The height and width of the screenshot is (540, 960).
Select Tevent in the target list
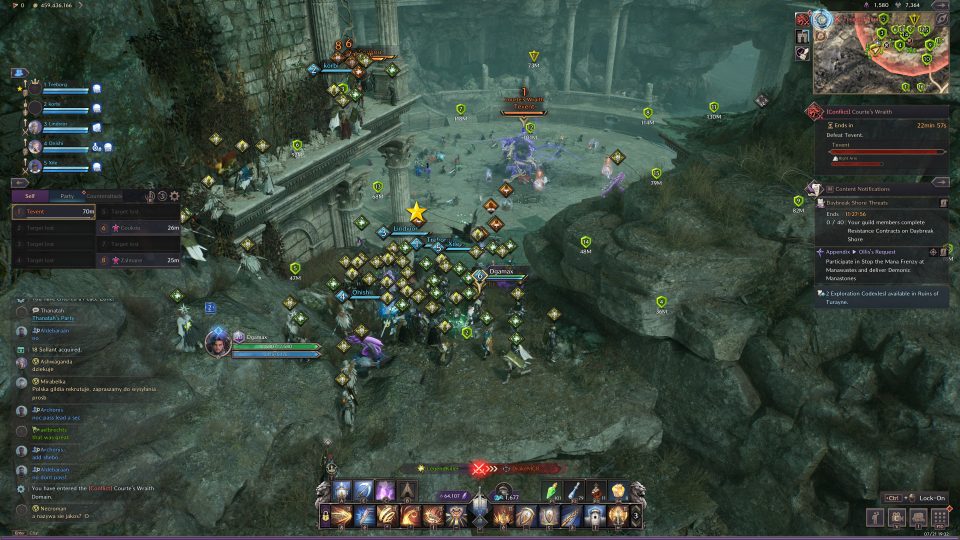pos(54,212)
